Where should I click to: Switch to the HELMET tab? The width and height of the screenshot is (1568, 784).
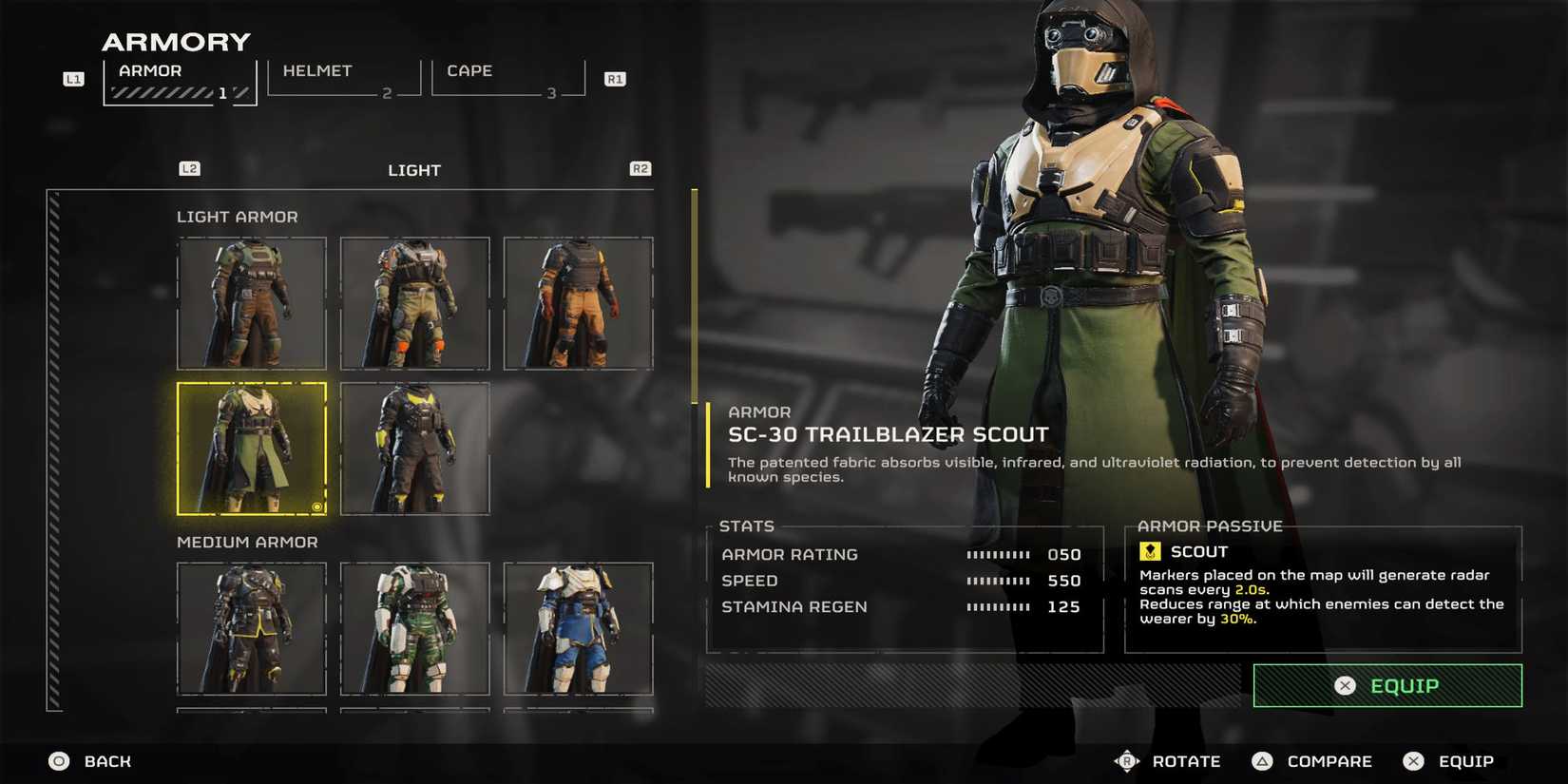[317, 70]
